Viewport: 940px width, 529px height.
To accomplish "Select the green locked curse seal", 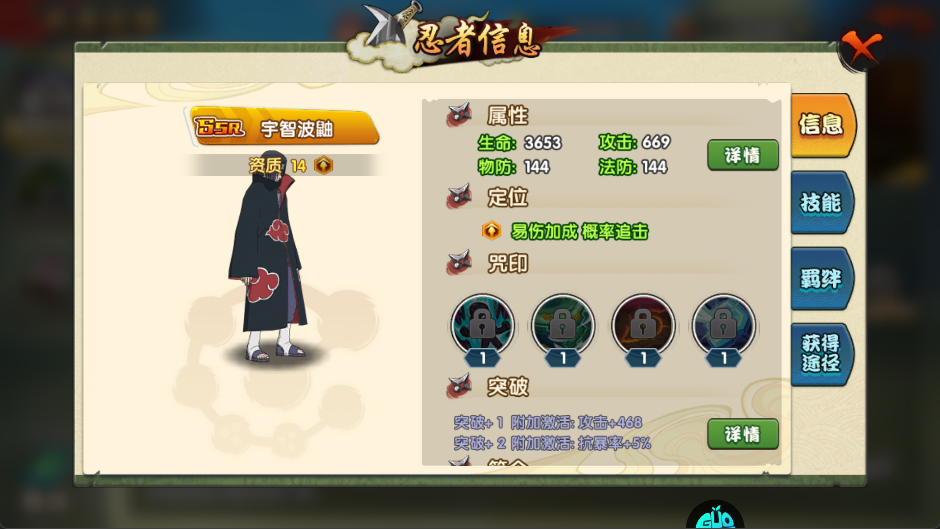I will pyautogui.click(x=563, y=324).
